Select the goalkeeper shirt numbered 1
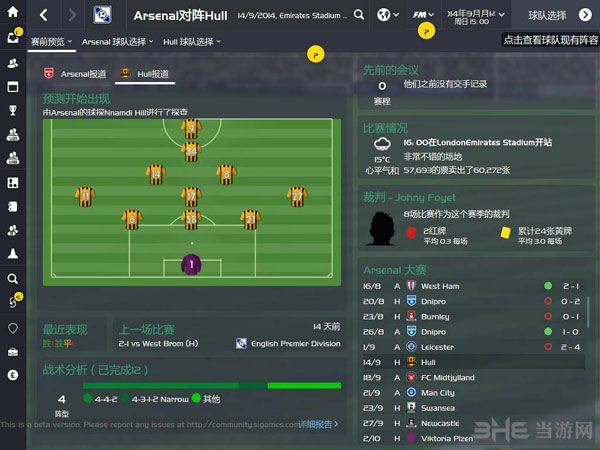This screenshot has width=600, height=450. pyautogui.click(x=190, y=265)
